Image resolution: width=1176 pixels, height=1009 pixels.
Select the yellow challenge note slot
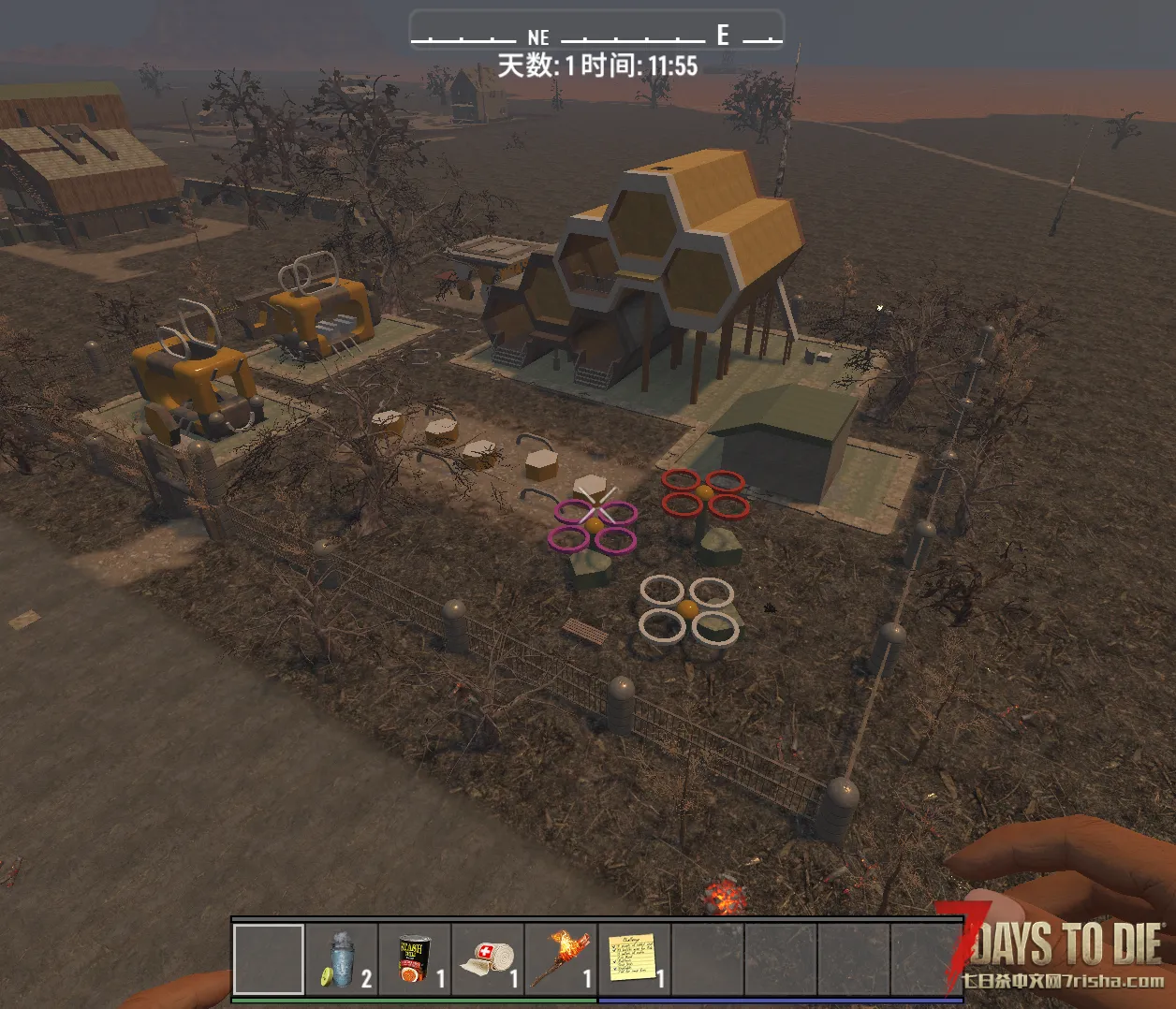[634, 958]
